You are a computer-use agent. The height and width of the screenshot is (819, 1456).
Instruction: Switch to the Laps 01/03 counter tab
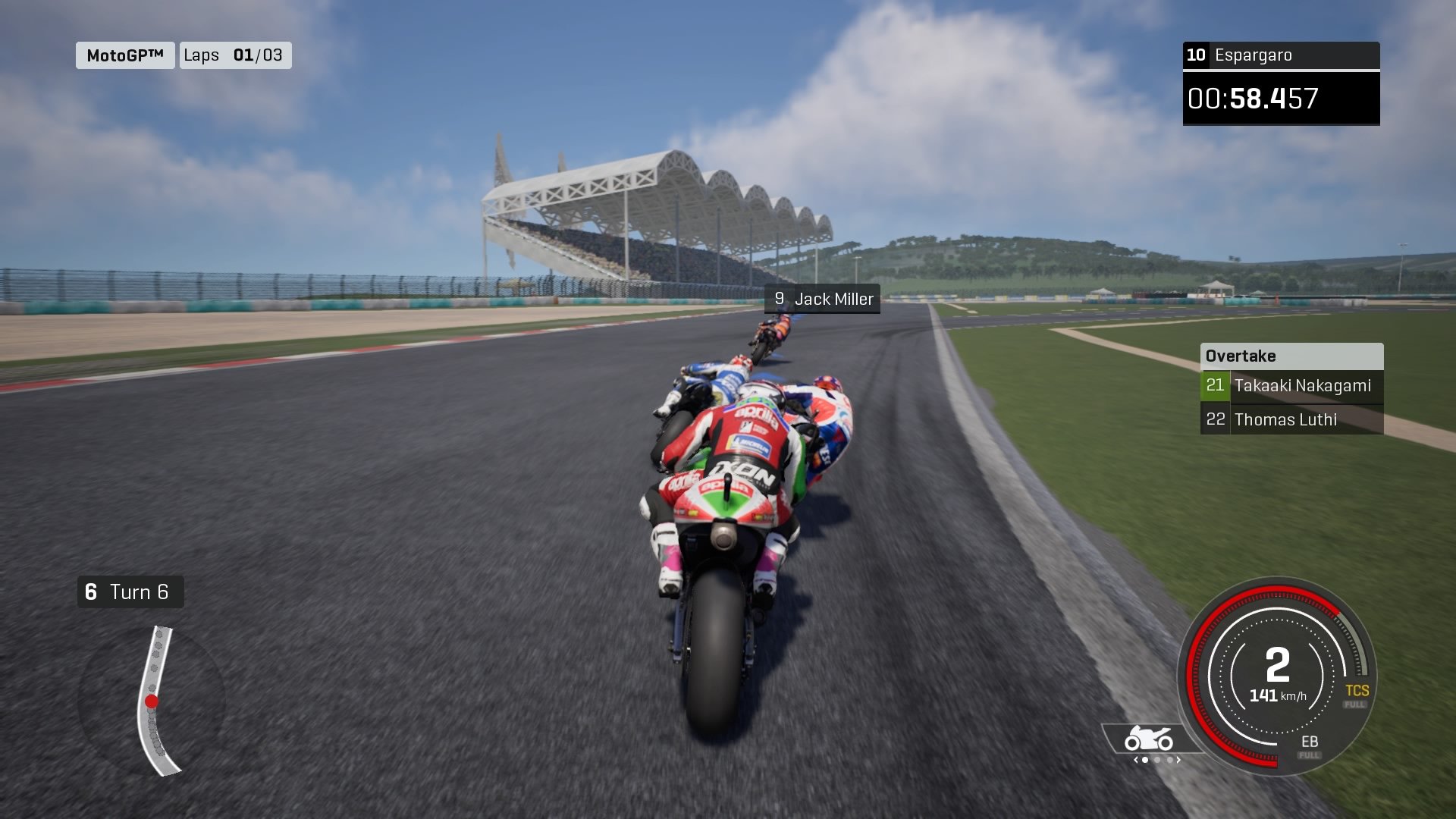click(235, 55)
